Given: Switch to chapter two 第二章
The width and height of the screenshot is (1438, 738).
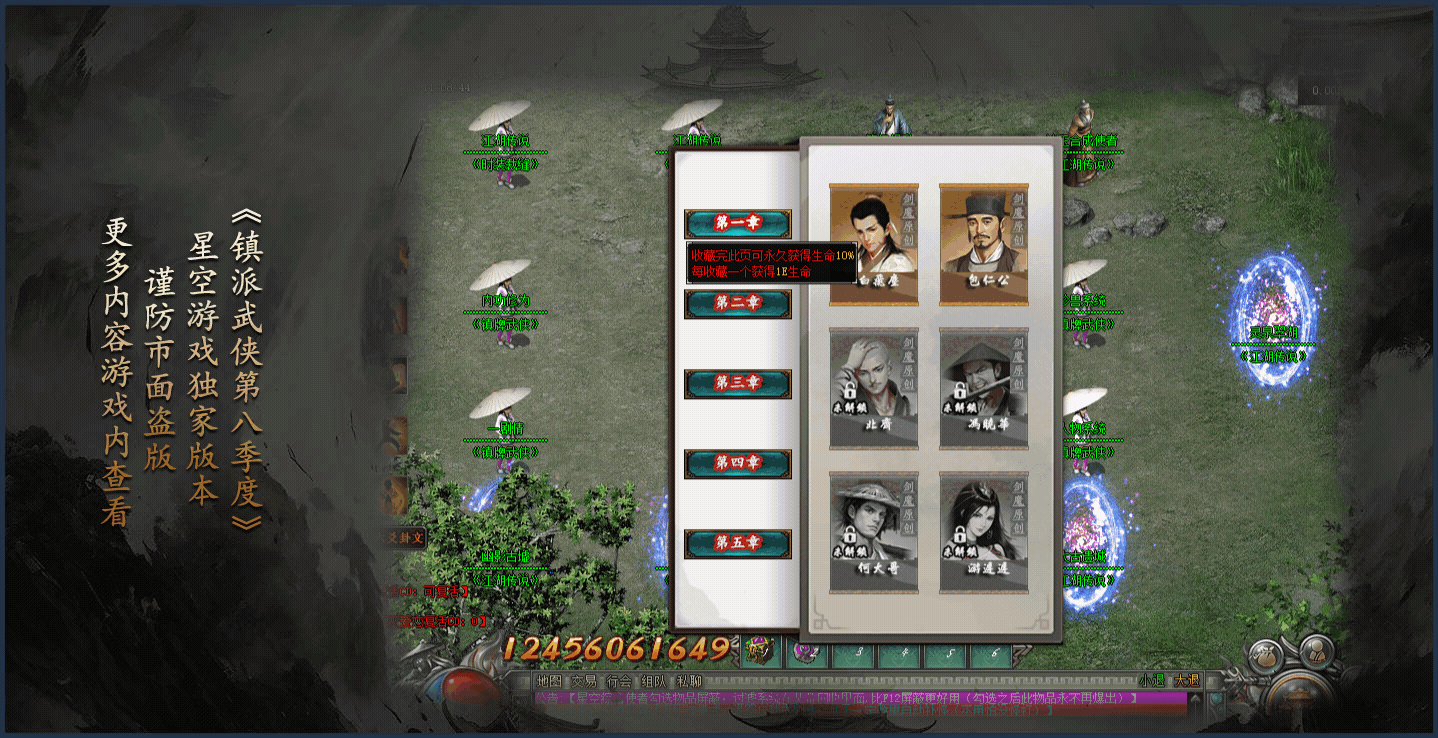Looking at the screenshot, I should (x=738, y=303).
